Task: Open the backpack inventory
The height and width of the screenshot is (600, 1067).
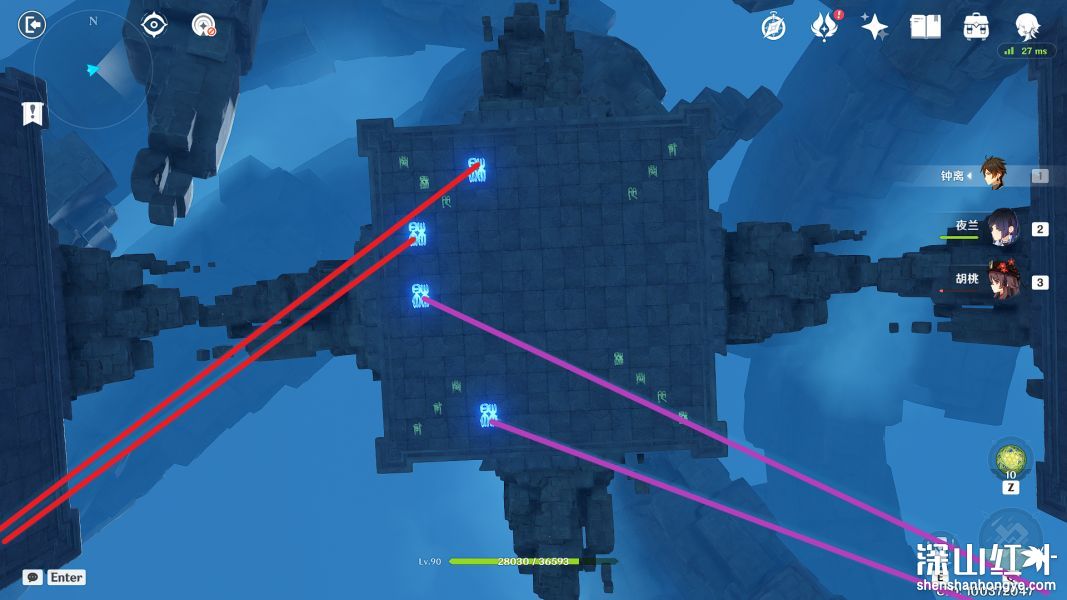Action: 976,27
